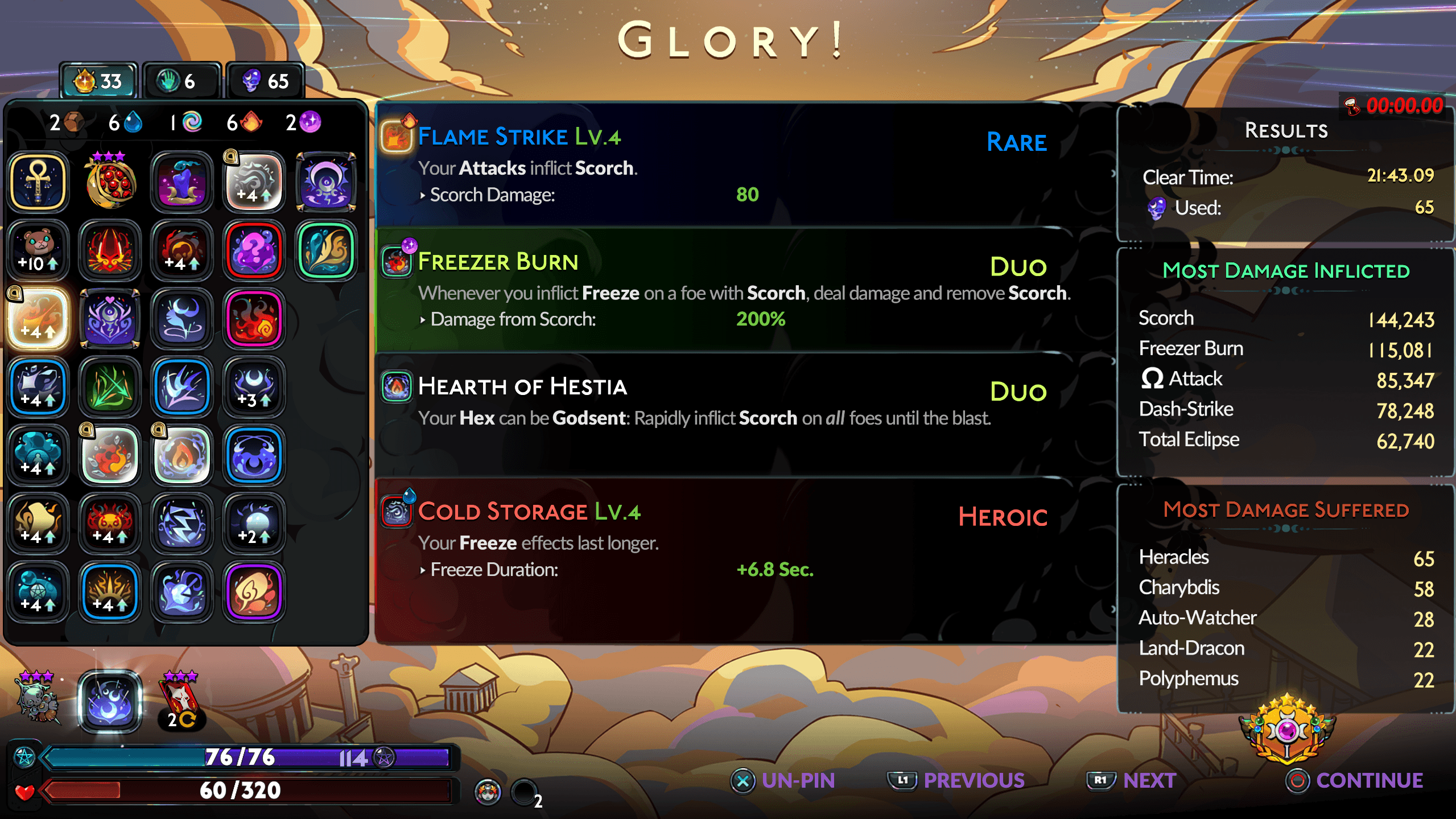Select the teddy bear +10 boon icon

coord(38,249)
